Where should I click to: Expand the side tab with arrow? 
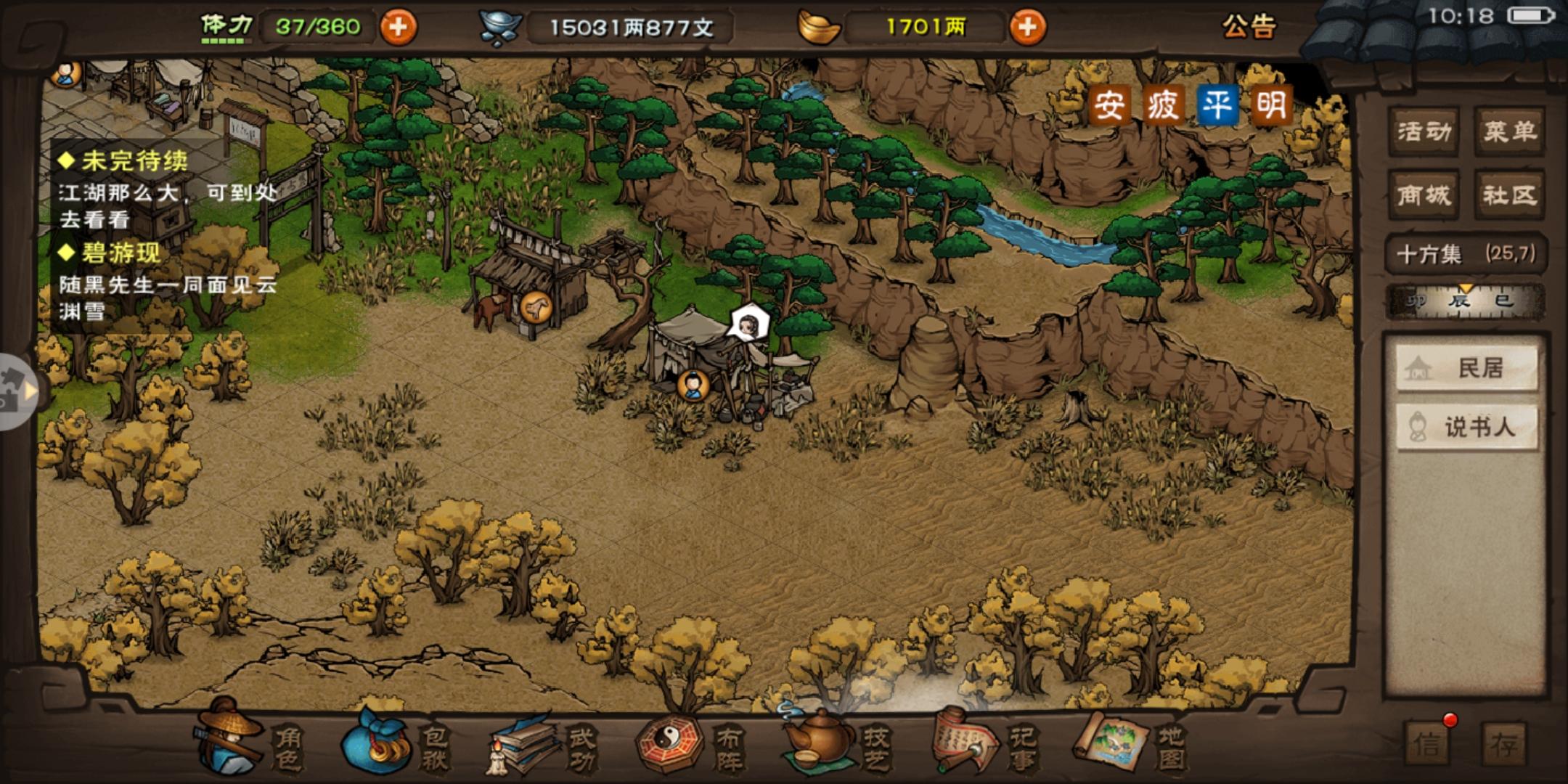19,391
